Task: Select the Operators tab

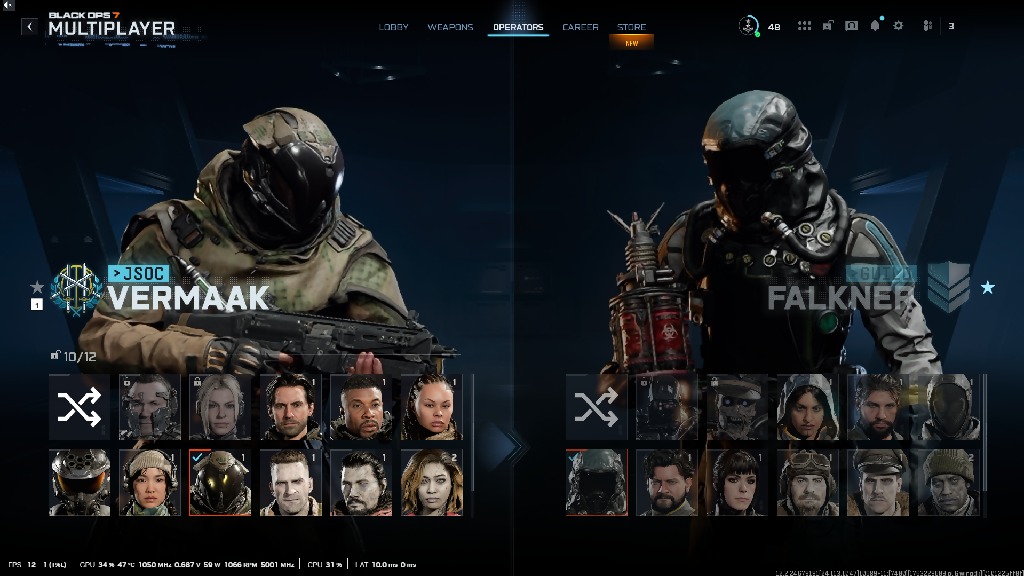Action: point(518,27)
